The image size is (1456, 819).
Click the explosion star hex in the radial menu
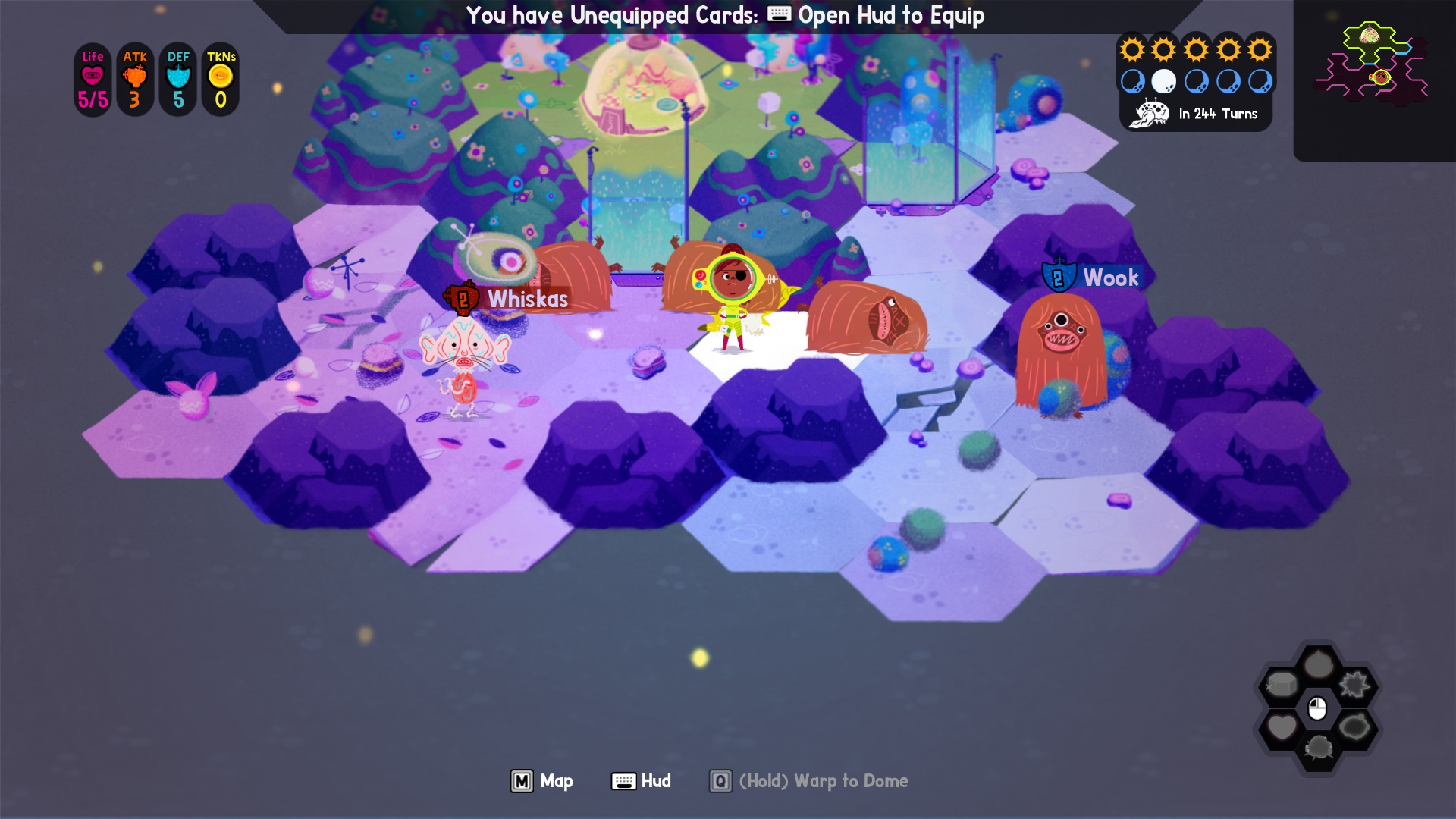tap(1354, 684)
